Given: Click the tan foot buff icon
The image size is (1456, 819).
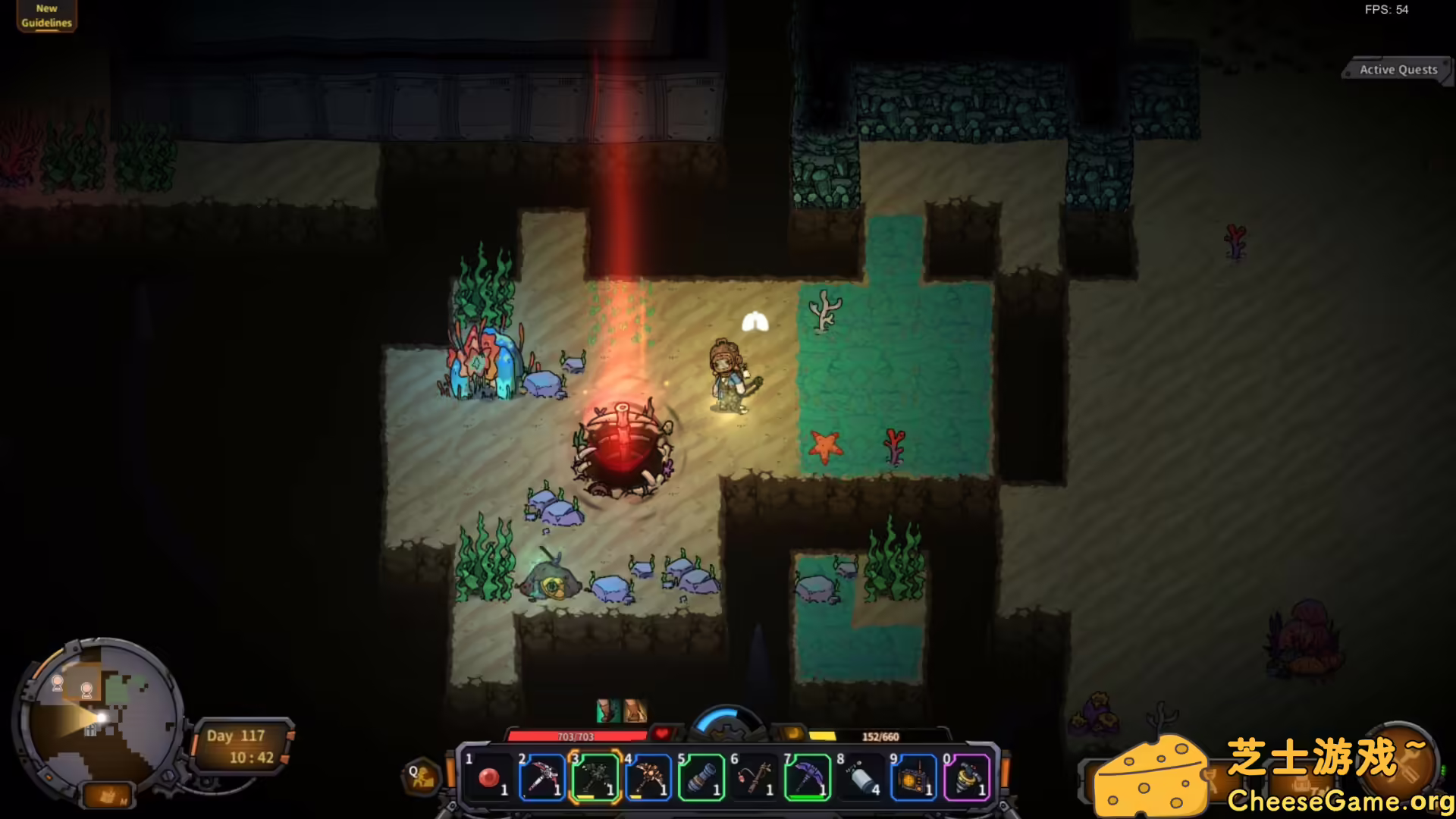Looking at the screenshot, I should [x=635, y=711].
